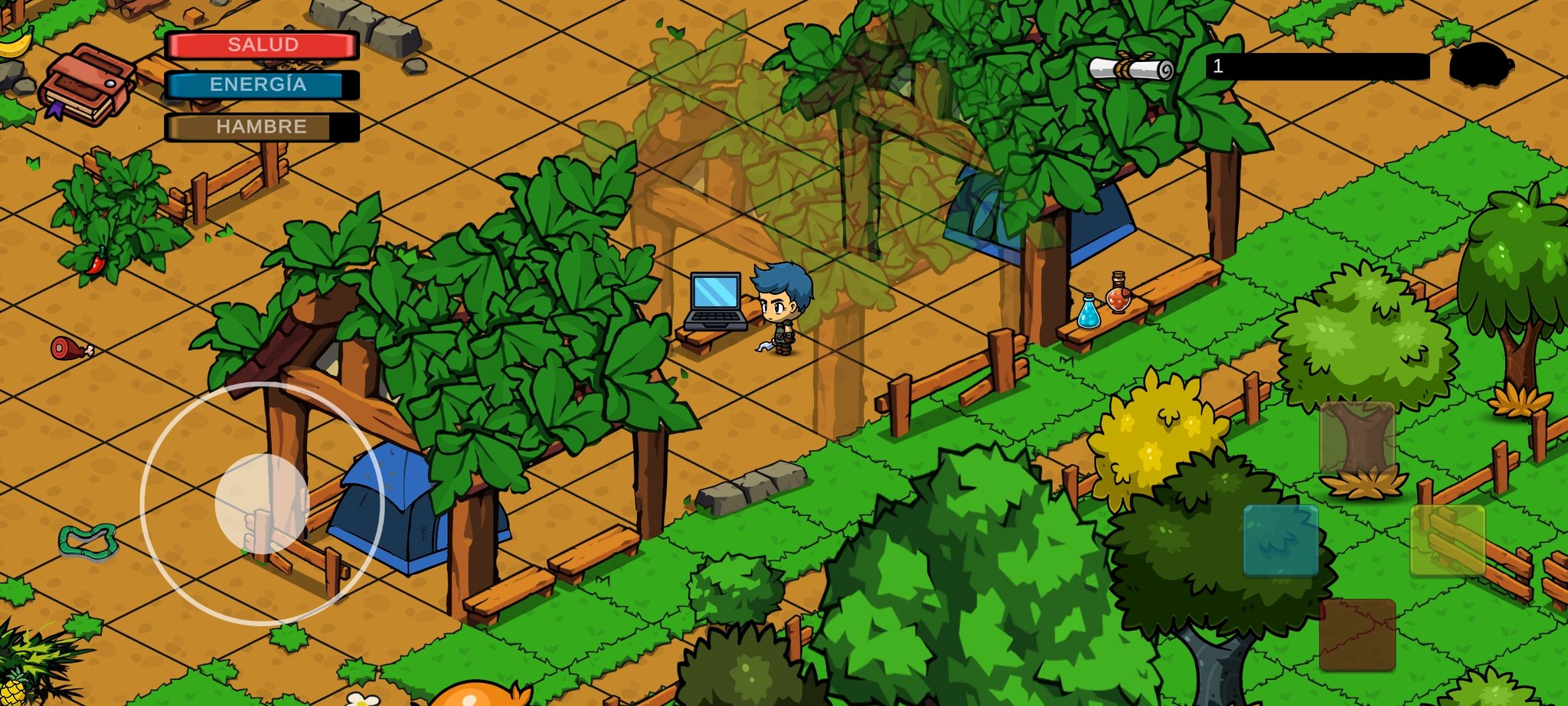The height and width of the screenshot is (706, 1568).
Task: Click the meat drumstick on the ground
Action: [x=69, y=348]
